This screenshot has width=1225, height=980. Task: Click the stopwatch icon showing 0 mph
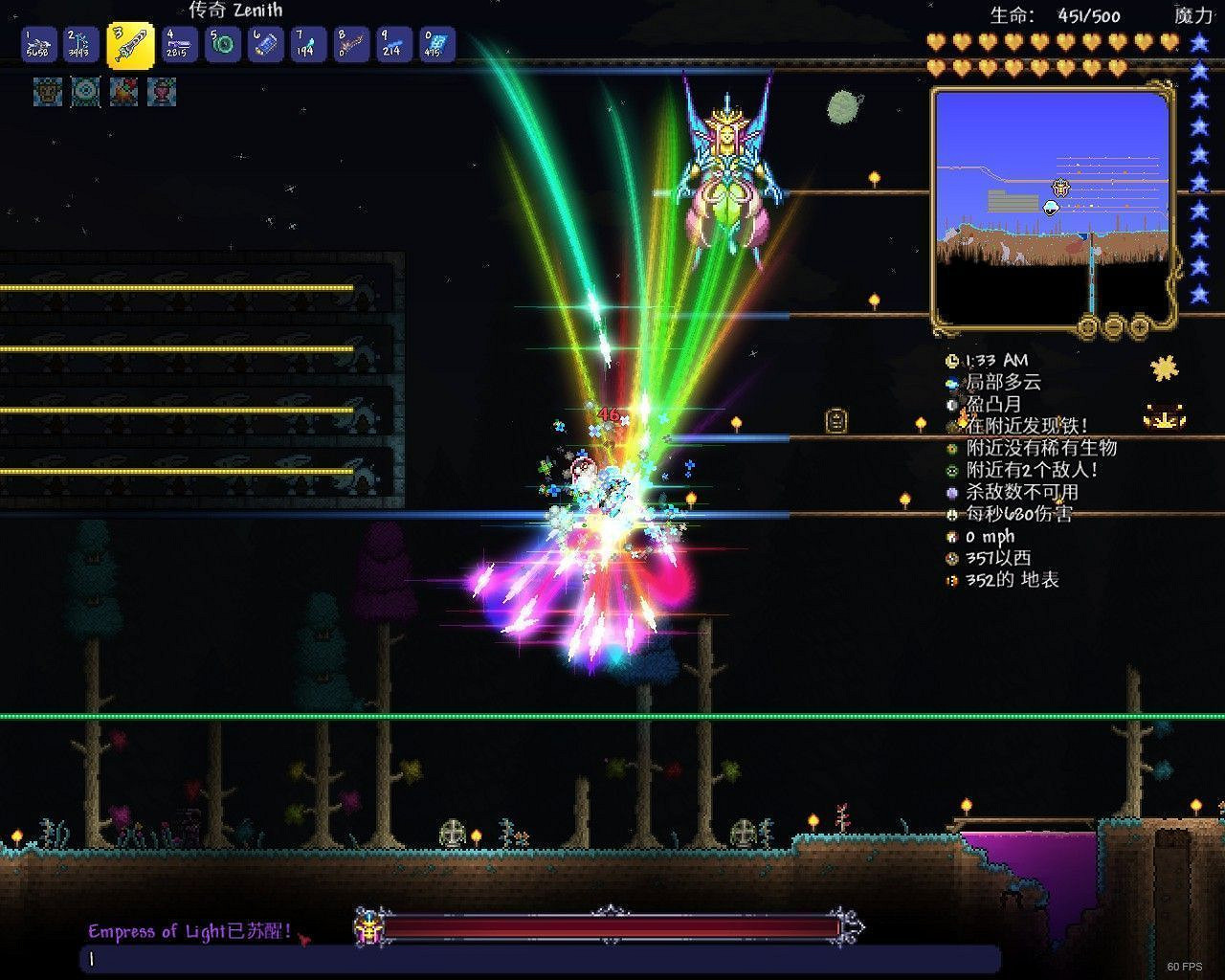tap(951, 536)
